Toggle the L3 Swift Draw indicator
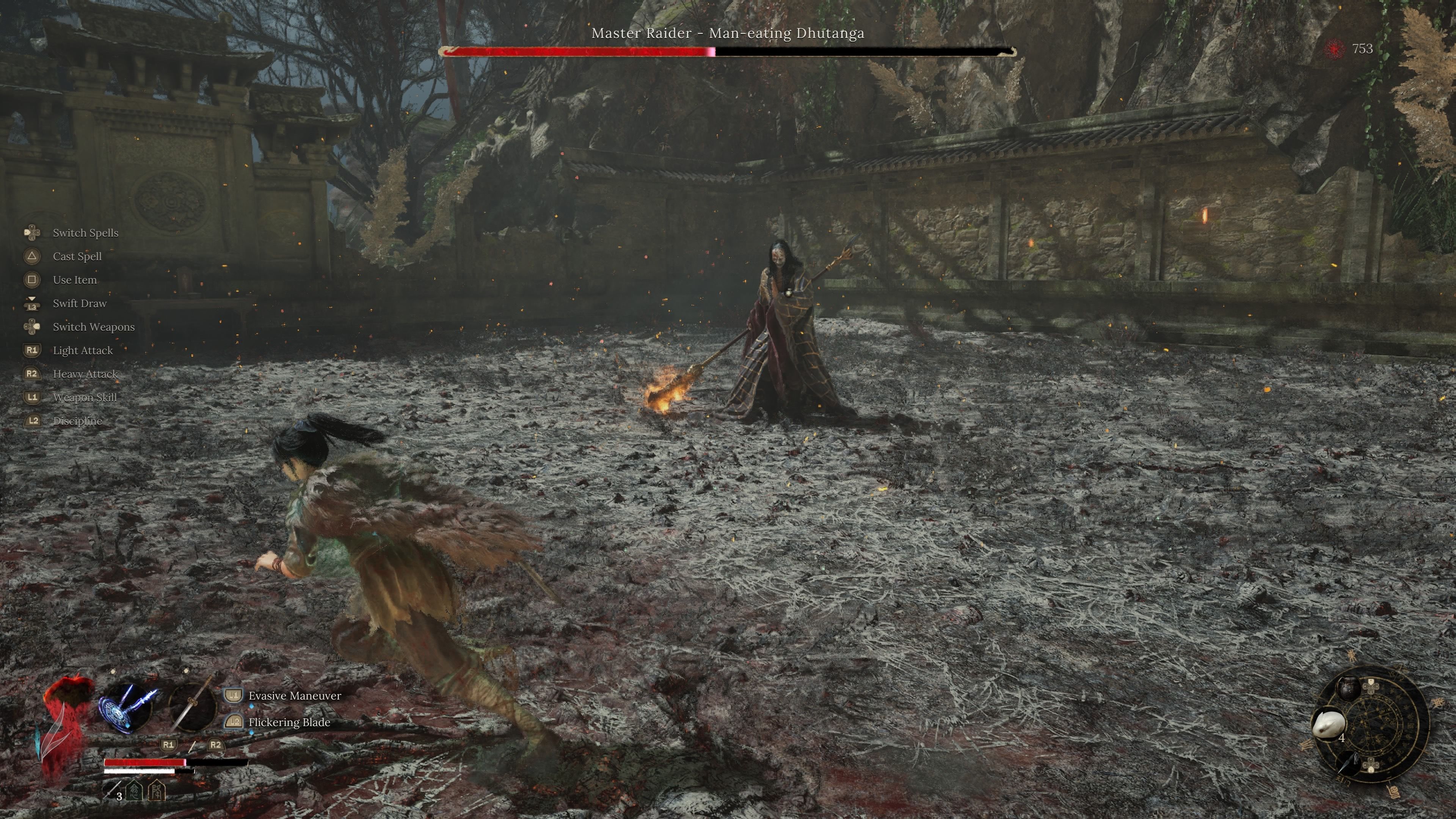Viewport: 1456px width, 819px height. tap(32, 303)
